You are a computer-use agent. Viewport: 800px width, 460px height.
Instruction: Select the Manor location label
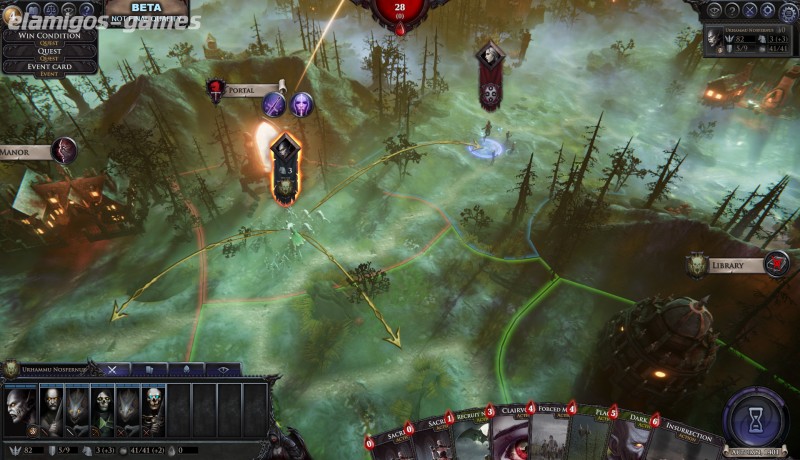click(x=27, y=152)
